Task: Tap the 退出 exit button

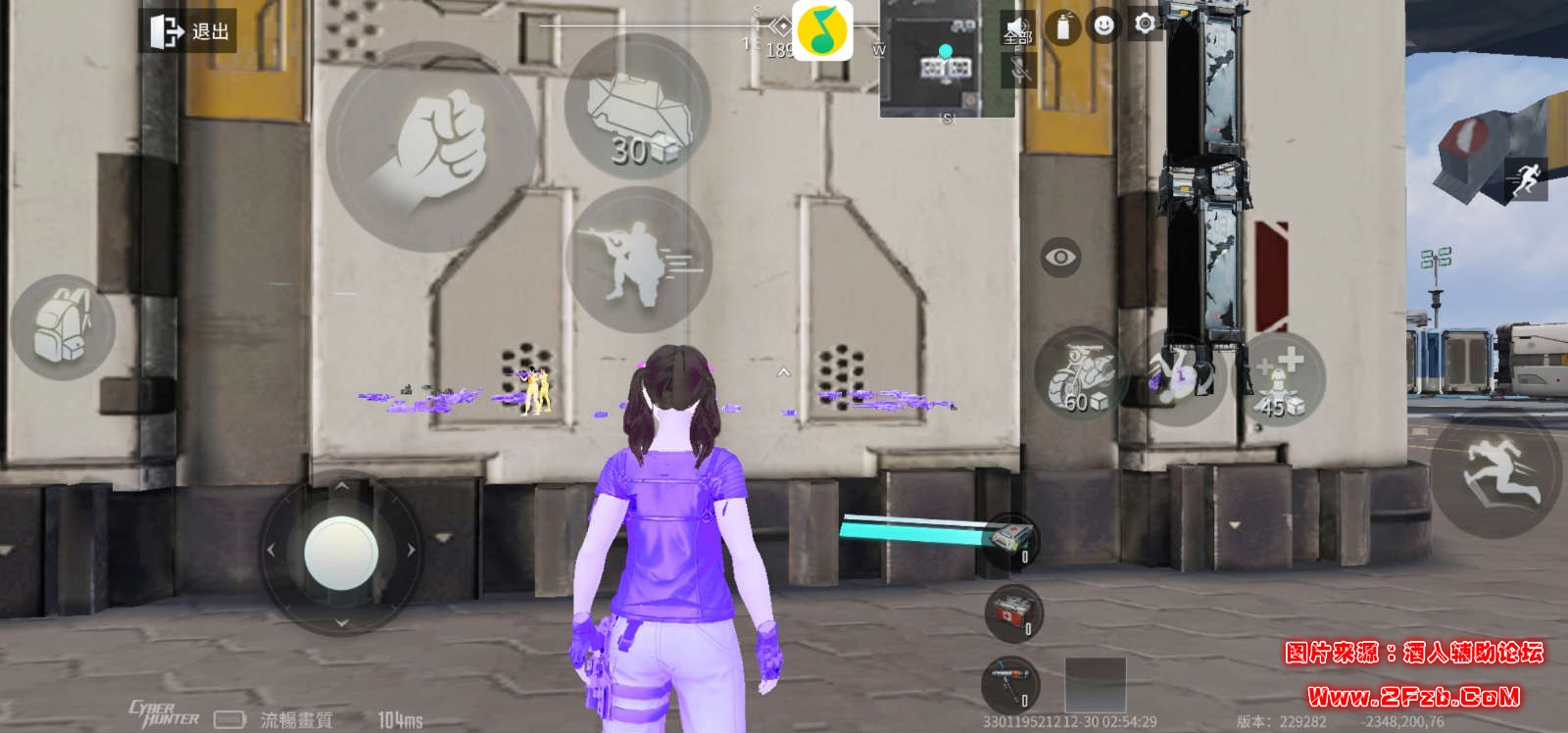Action: [189, 31]
